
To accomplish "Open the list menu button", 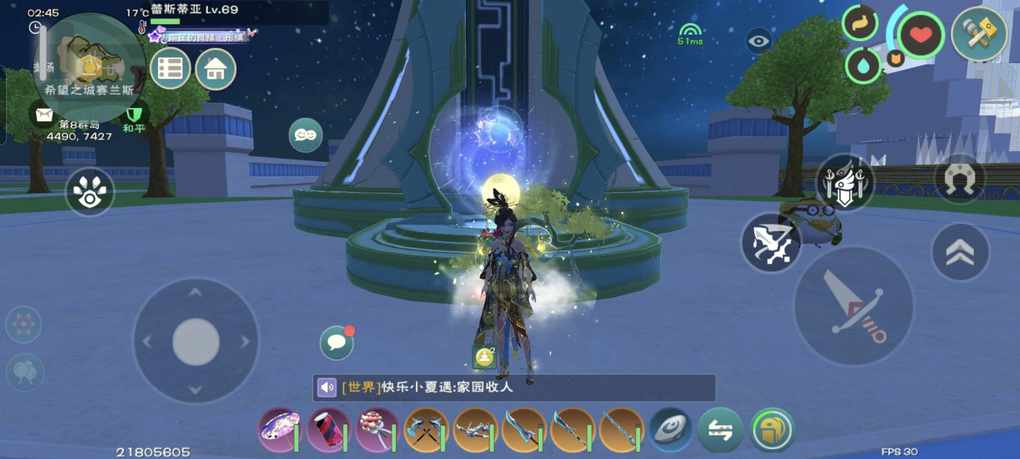I will 170,69.
